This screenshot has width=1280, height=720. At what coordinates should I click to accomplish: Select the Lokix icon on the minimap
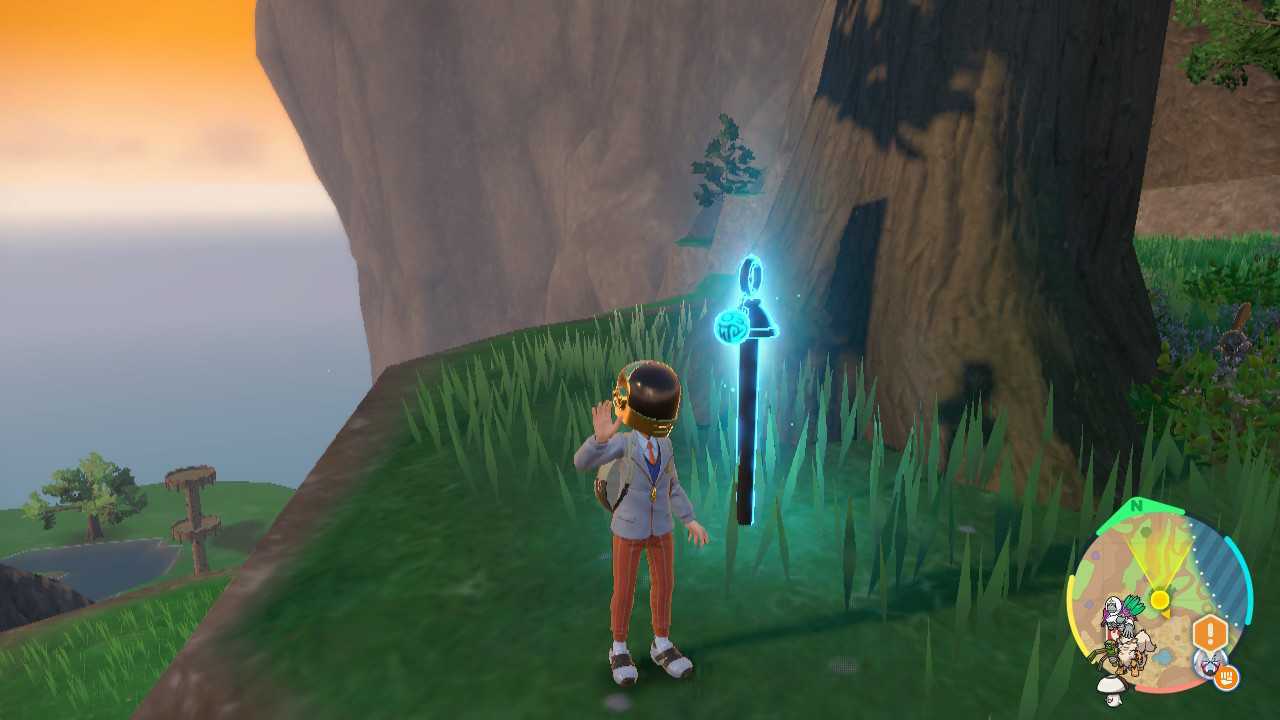pyautogui.click(x=1110, y=653)
